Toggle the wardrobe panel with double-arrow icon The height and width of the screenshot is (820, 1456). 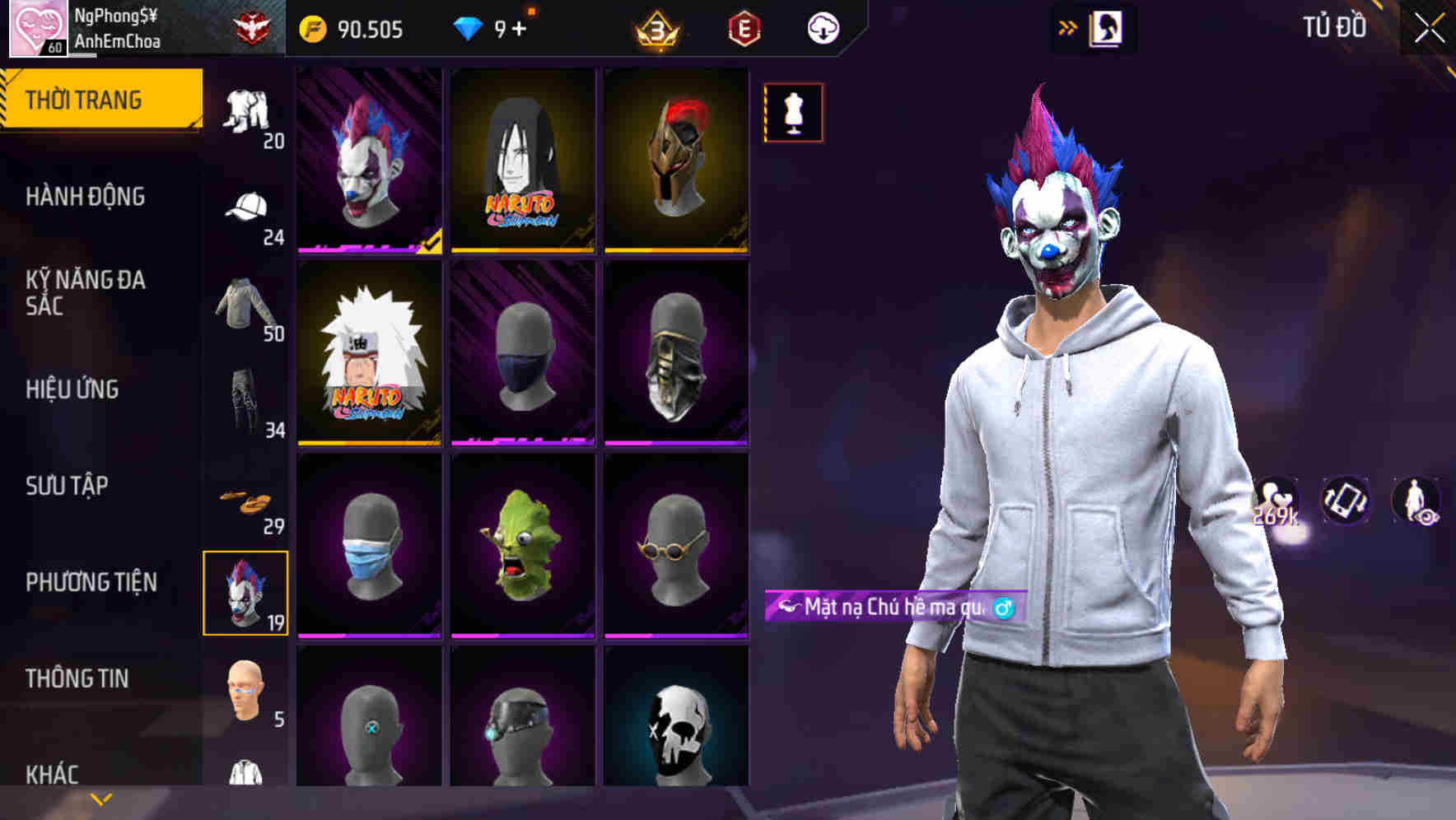(x=1068, y=27)
